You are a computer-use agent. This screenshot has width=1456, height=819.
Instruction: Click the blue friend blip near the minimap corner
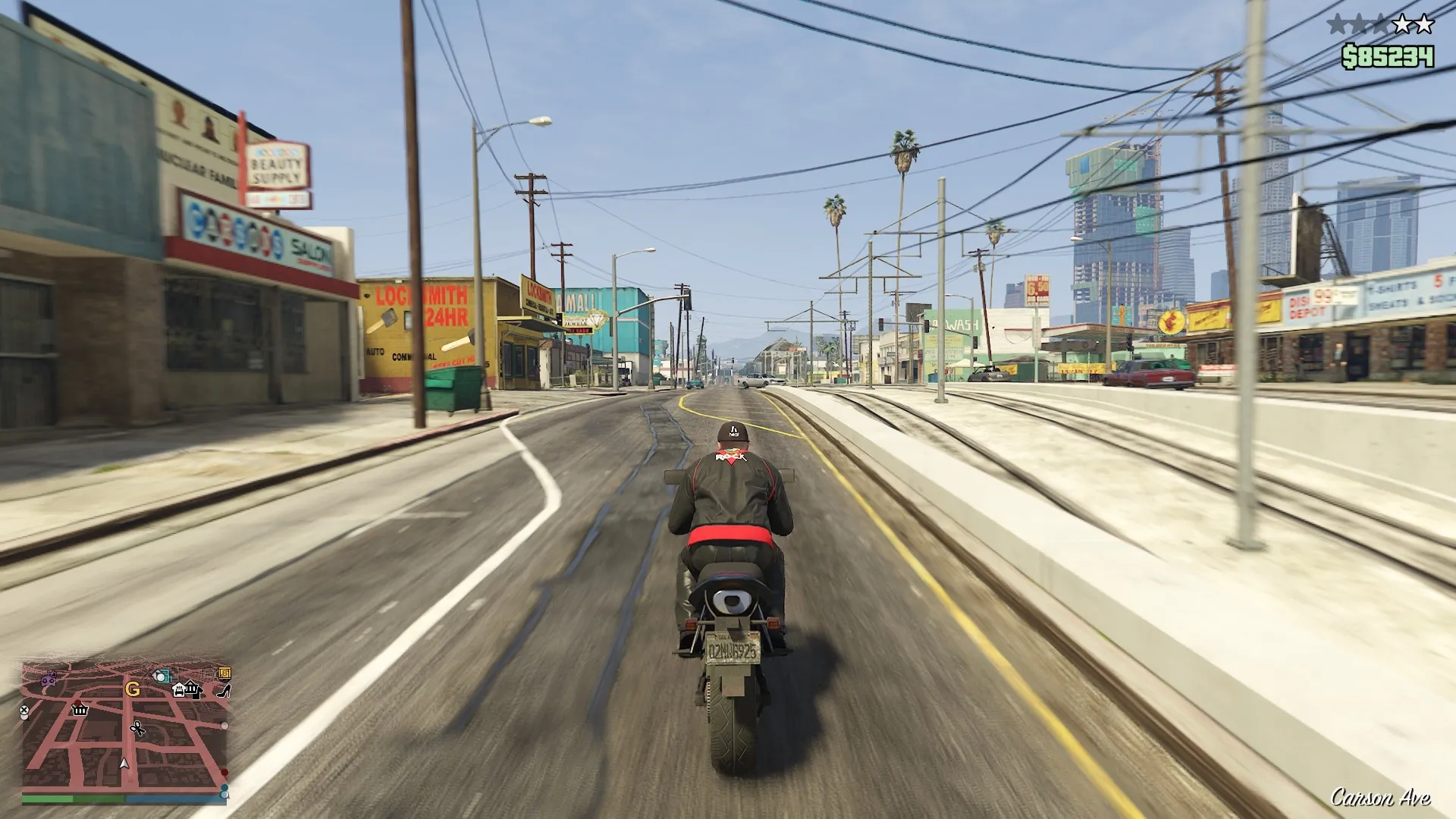pos(225,788)
